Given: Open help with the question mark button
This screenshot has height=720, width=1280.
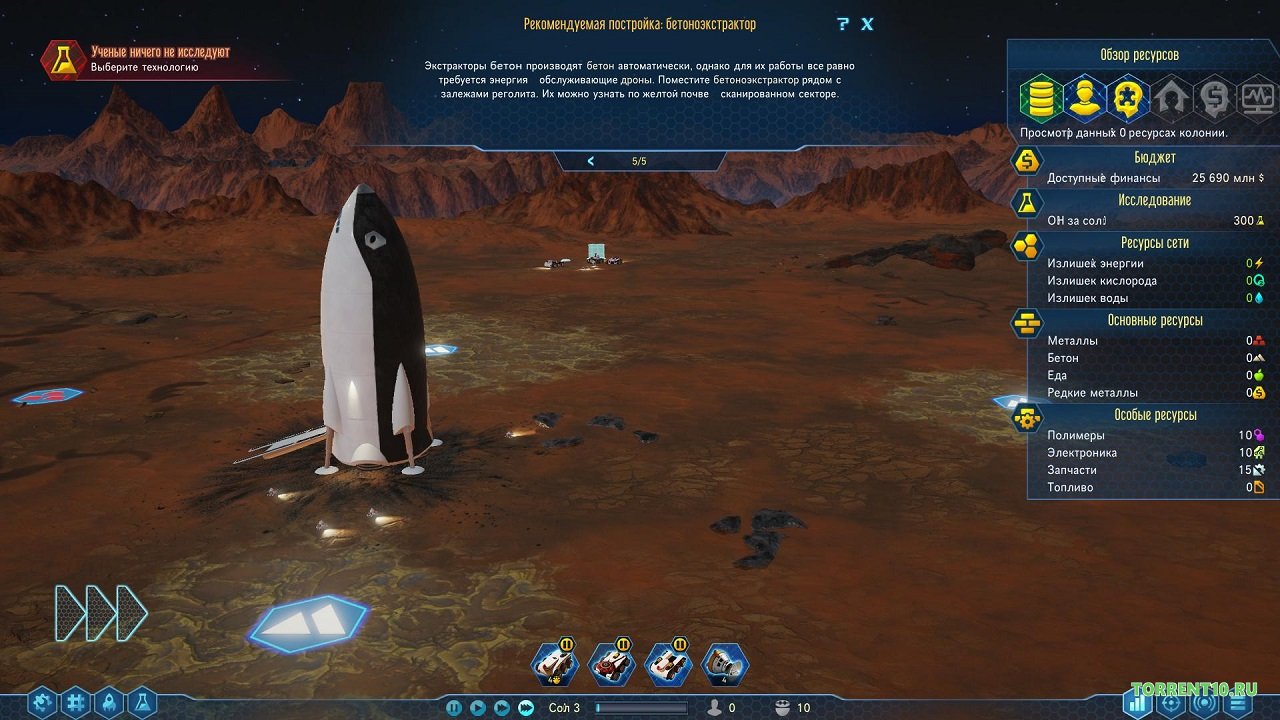Looking at the screenshot, I should tap(843, 24).
